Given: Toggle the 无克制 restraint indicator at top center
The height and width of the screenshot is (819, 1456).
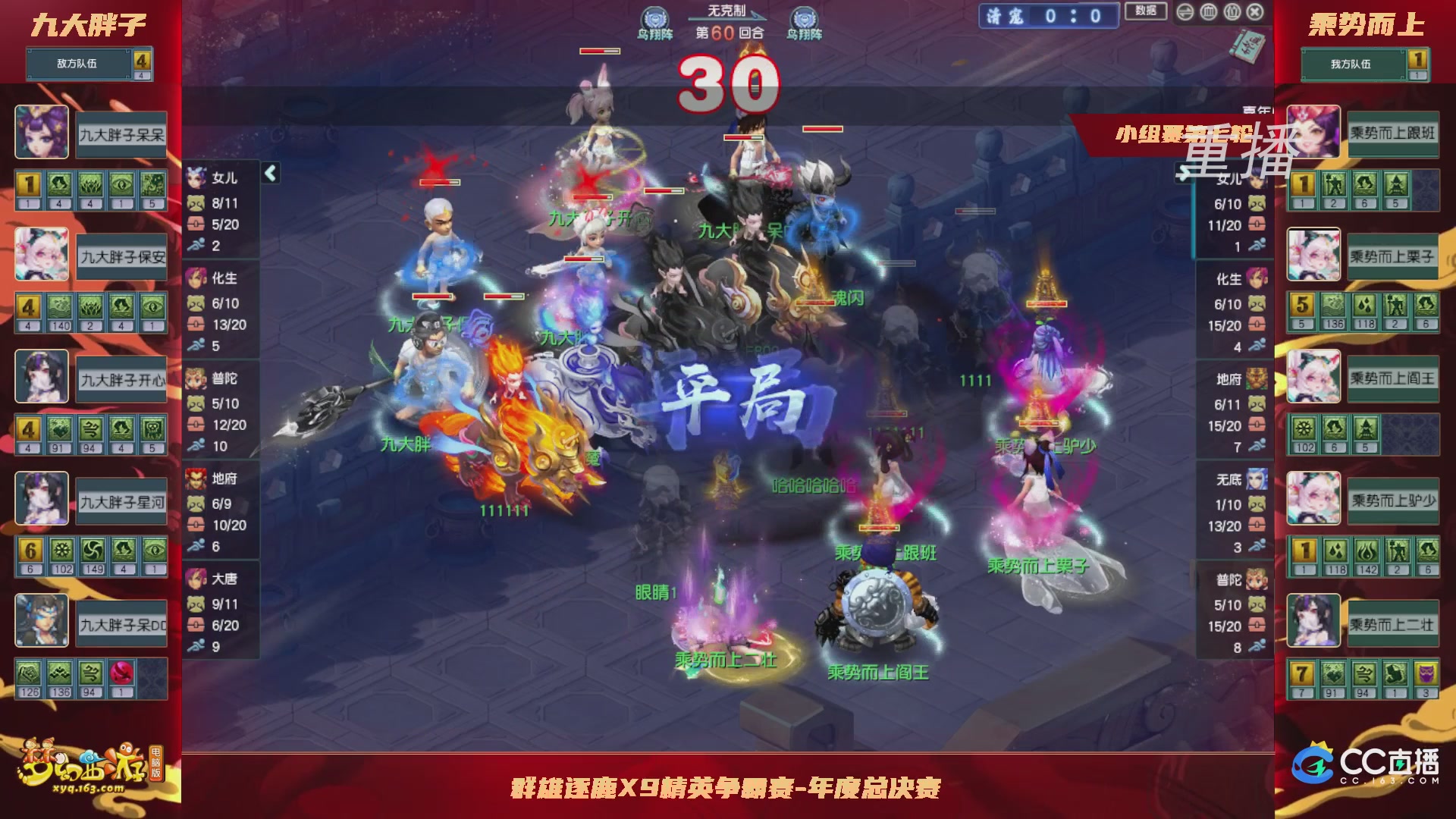Looking at the screenshot, I should click(x=726, y=11).
